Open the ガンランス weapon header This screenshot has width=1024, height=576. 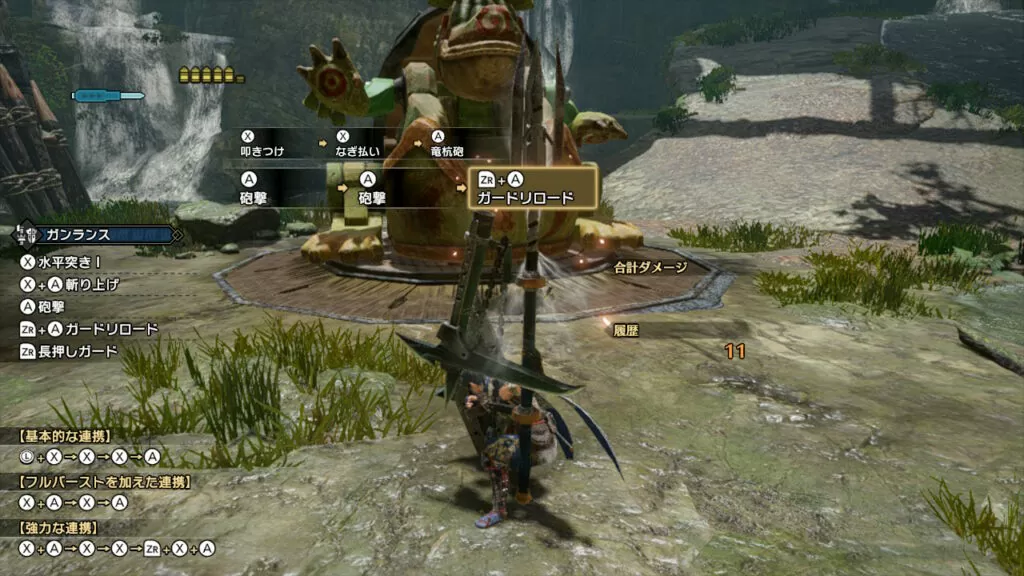click(x=96, y=235)
